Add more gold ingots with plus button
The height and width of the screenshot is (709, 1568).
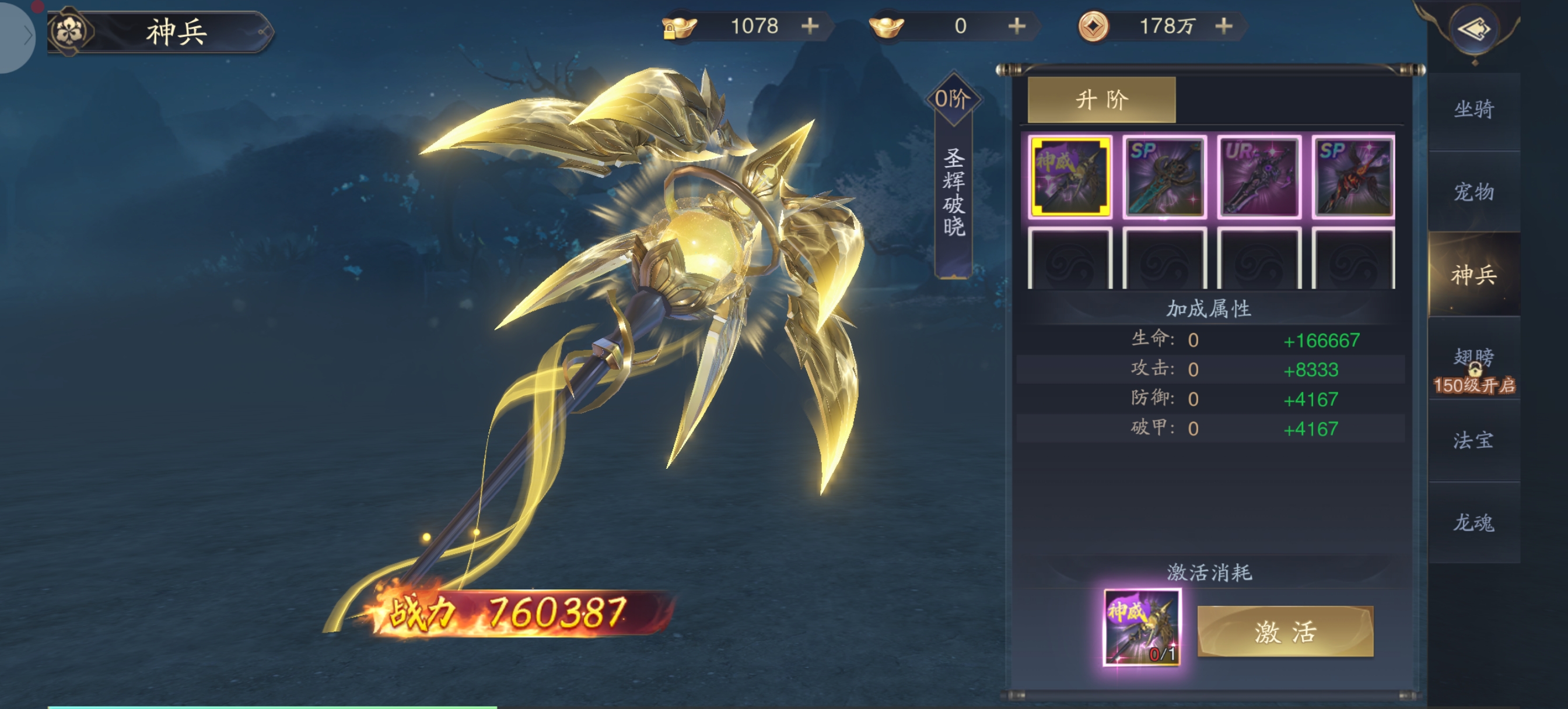(x=1017, y=26)
